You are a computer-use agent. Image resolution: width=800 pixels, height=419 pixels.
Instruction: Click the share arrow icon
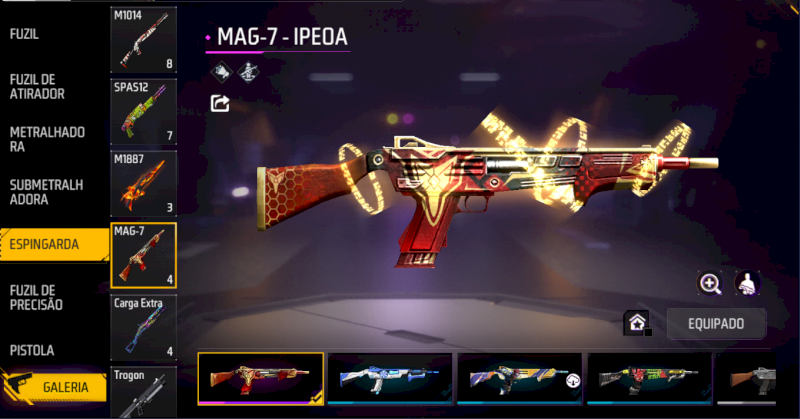pyautogui.click(x=219, y=102)
